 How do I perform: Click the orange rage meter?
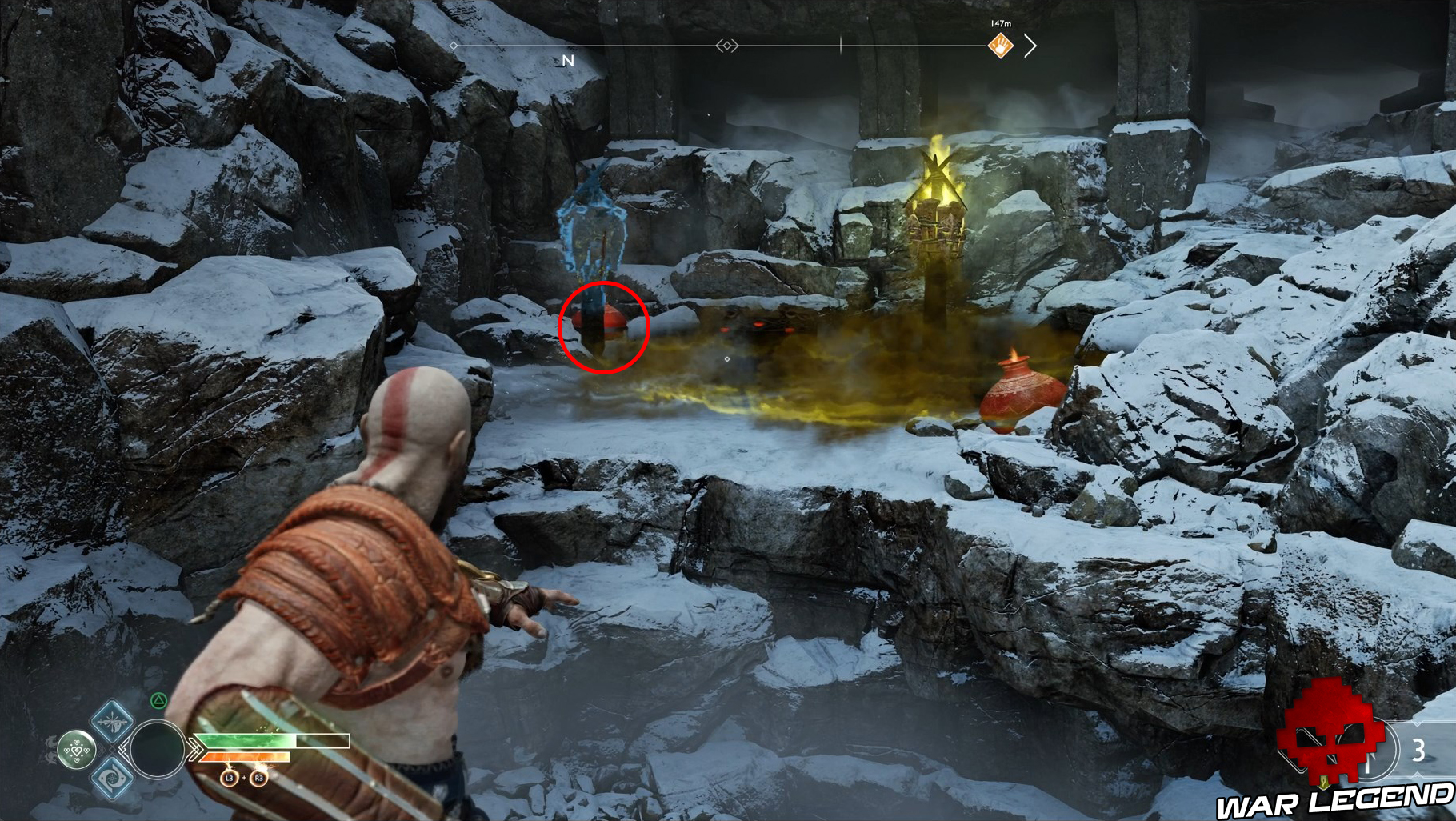(x=246, y=757)
